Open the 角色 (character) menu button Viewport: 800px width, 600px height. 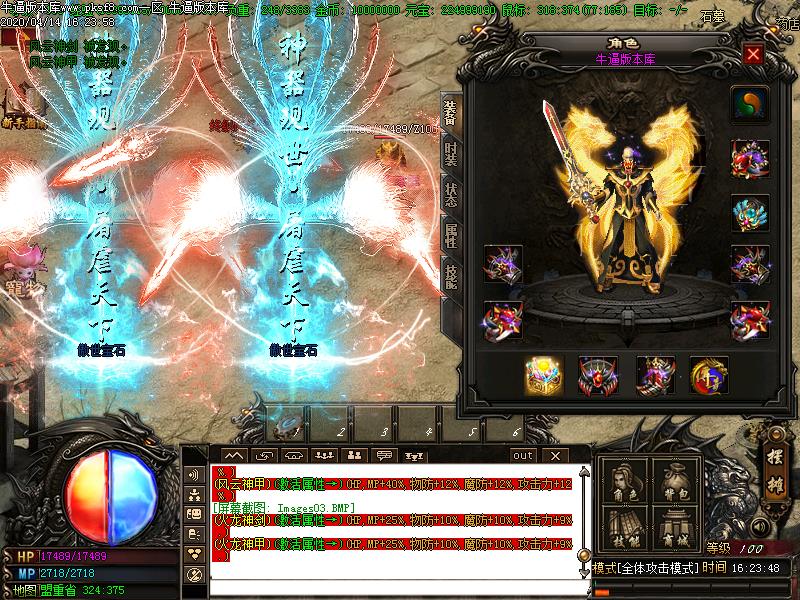pyautogui.click(x=624, y=481)
